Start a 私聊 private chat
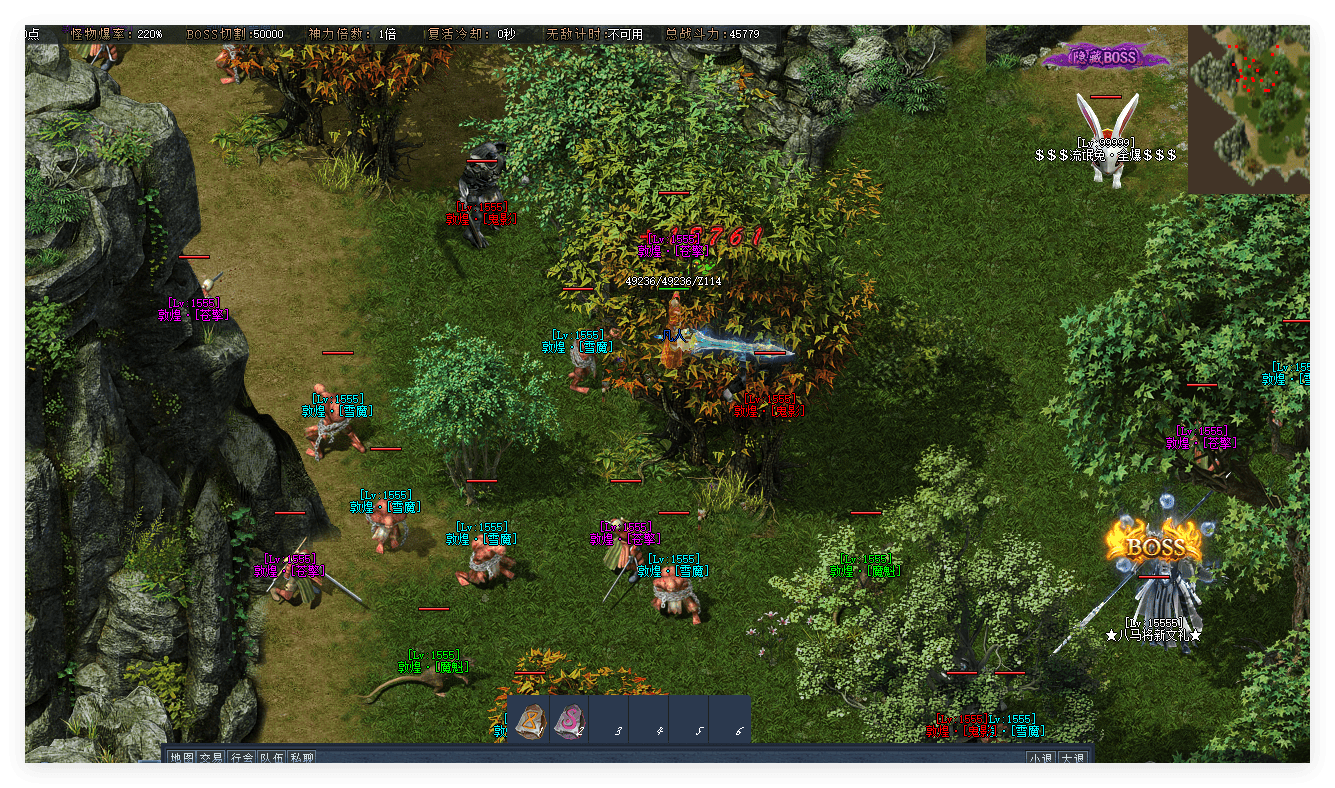This screenshot has width=1335, height=788. coord(301,758)
